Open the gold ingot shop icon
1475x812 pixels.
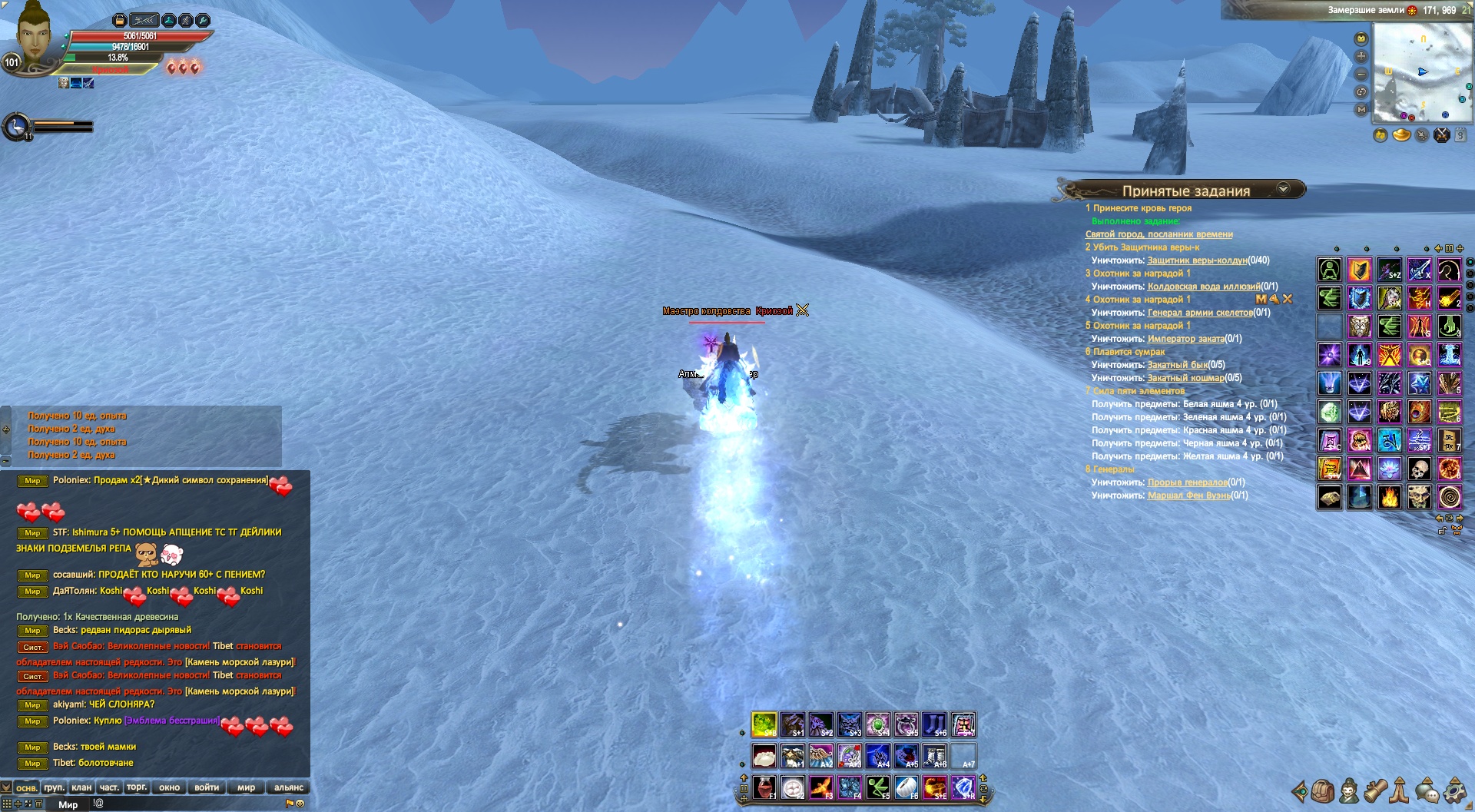point(1401,135)
